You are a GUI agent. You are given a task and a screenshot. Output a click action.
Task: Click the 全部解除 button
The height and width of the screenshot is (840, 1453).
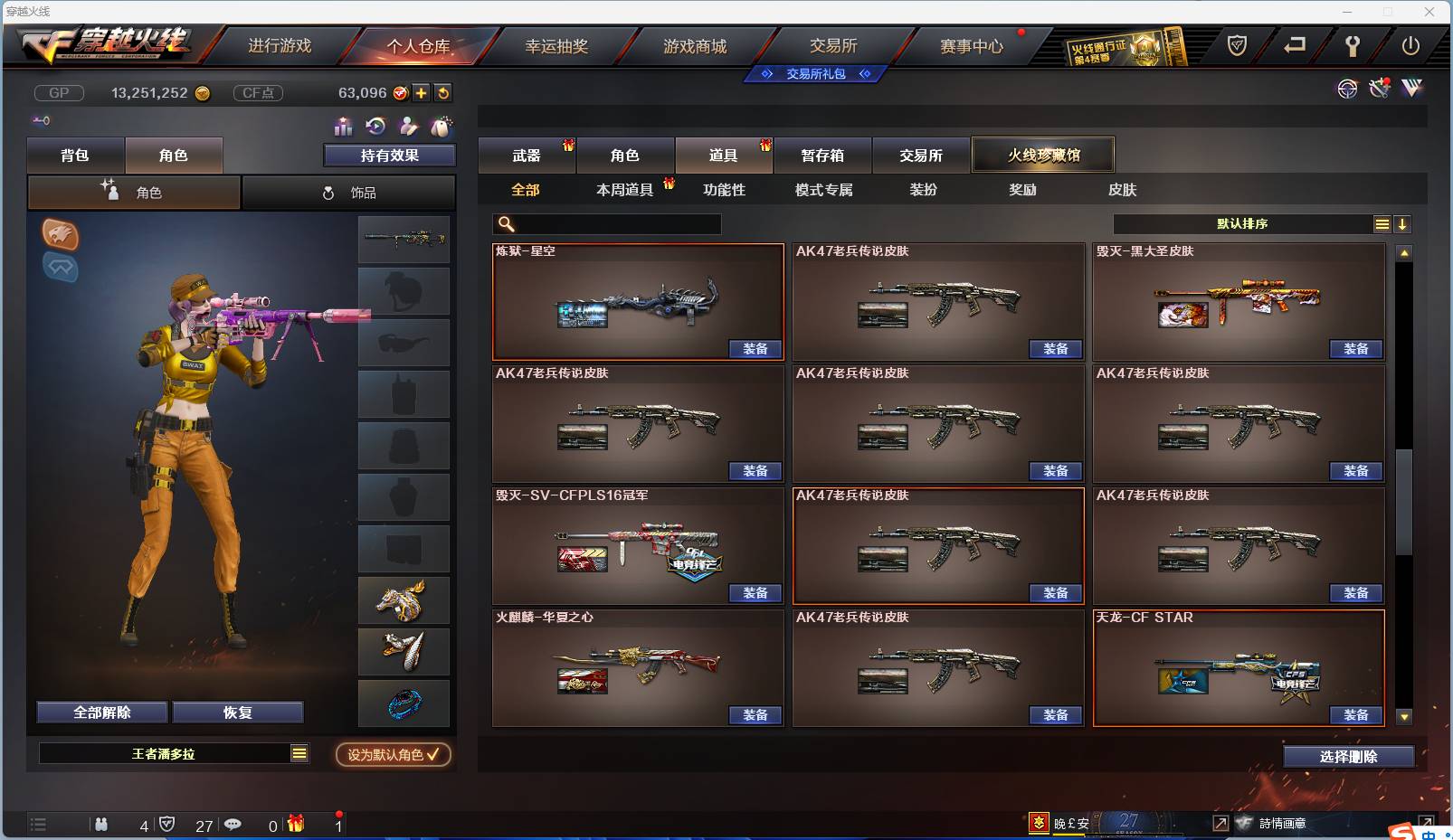point(100,712)
